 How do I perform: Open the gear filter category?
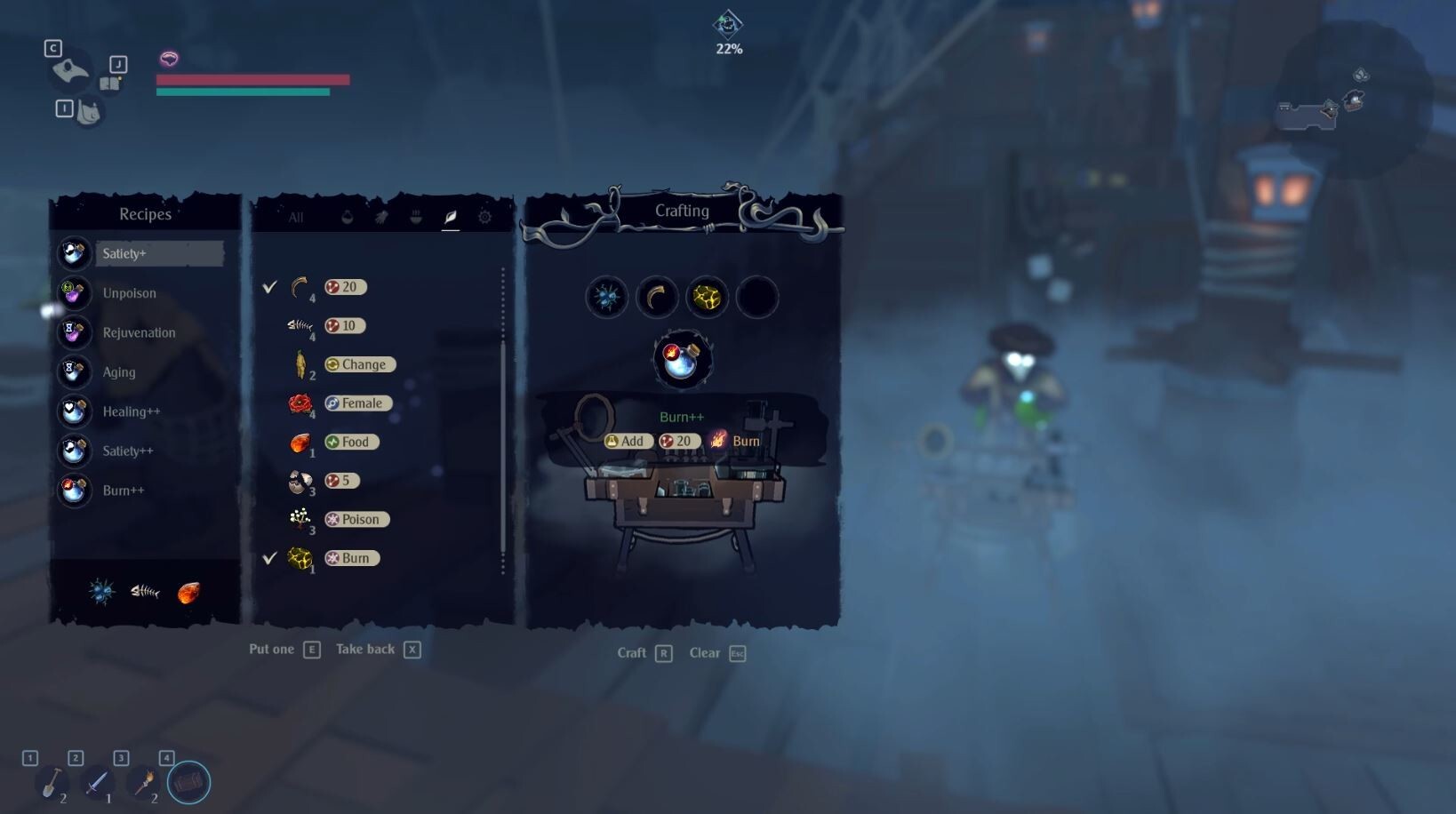(x=484, y=217)
